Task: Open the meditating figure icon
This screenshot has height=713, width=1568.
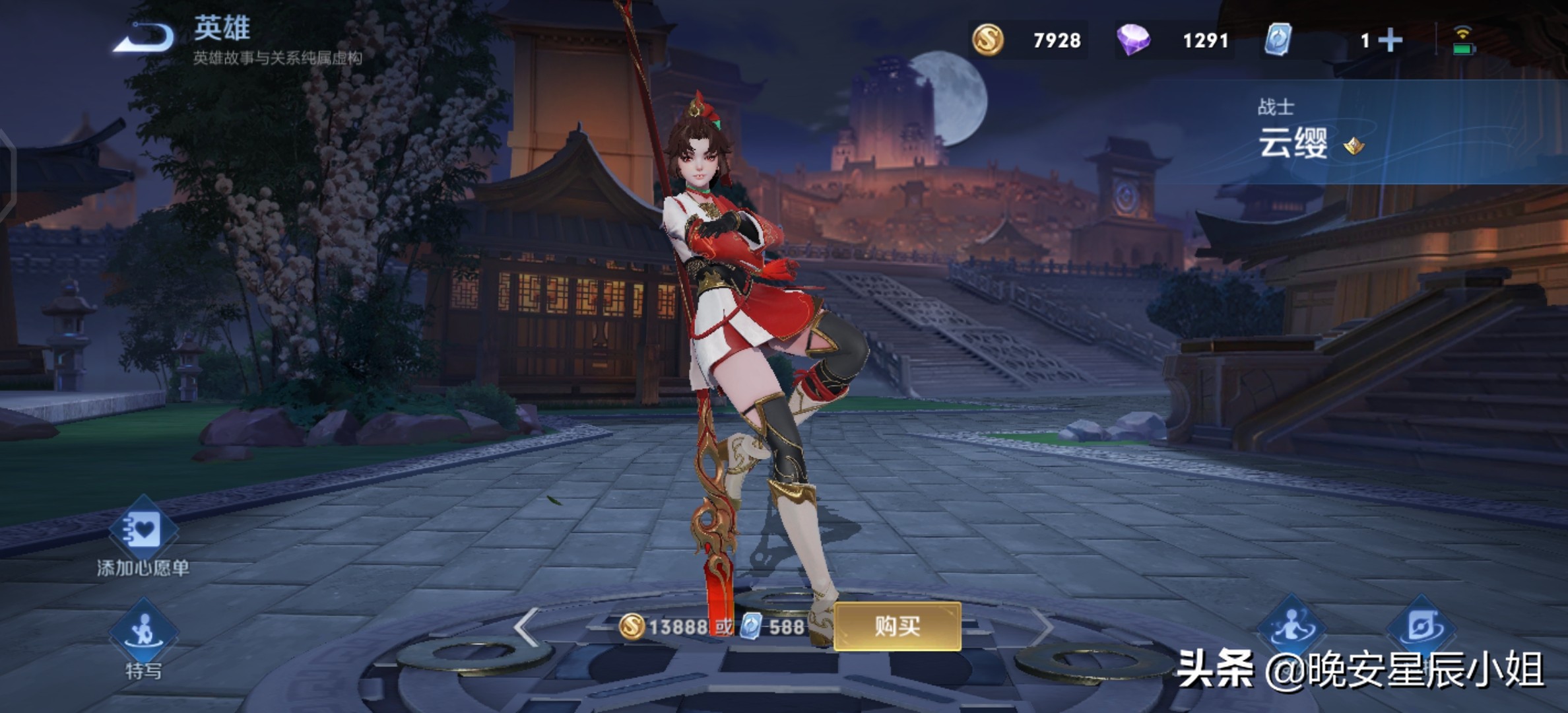Action: [1290, 626]
